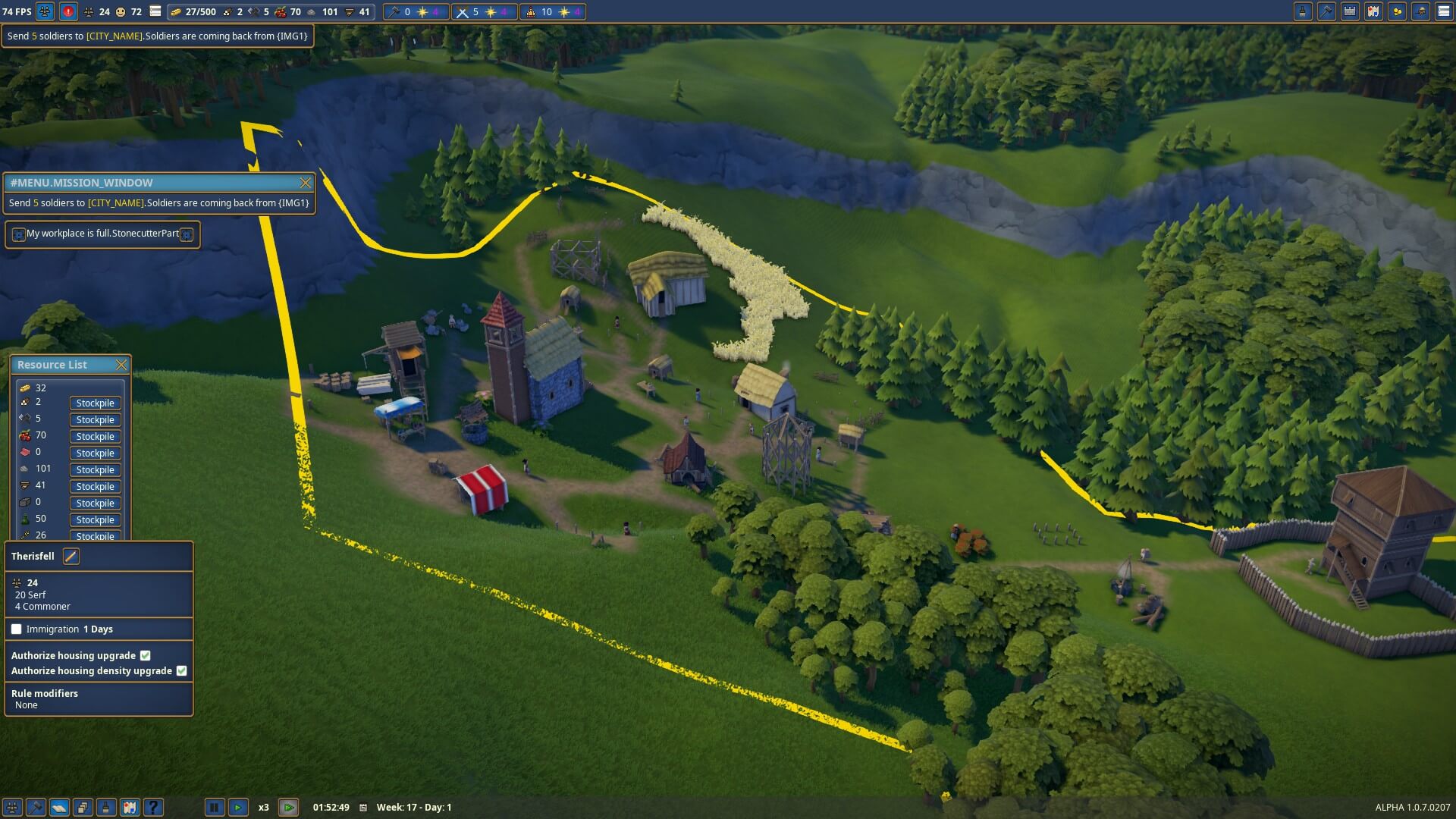Edit the Therisfell town name

pos(71,557)
